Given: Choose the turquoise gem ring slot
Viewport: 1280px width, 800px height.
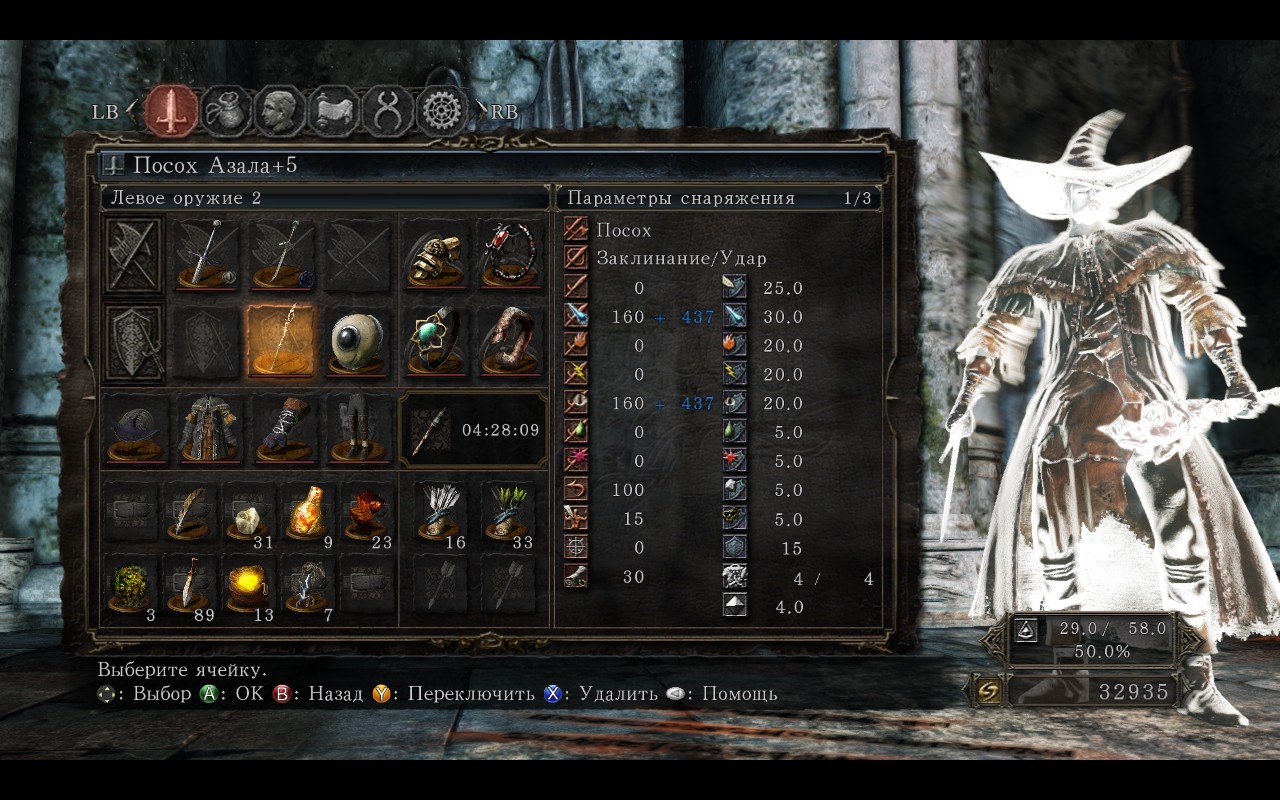Looking at the screenshot, I should point(436,342).
